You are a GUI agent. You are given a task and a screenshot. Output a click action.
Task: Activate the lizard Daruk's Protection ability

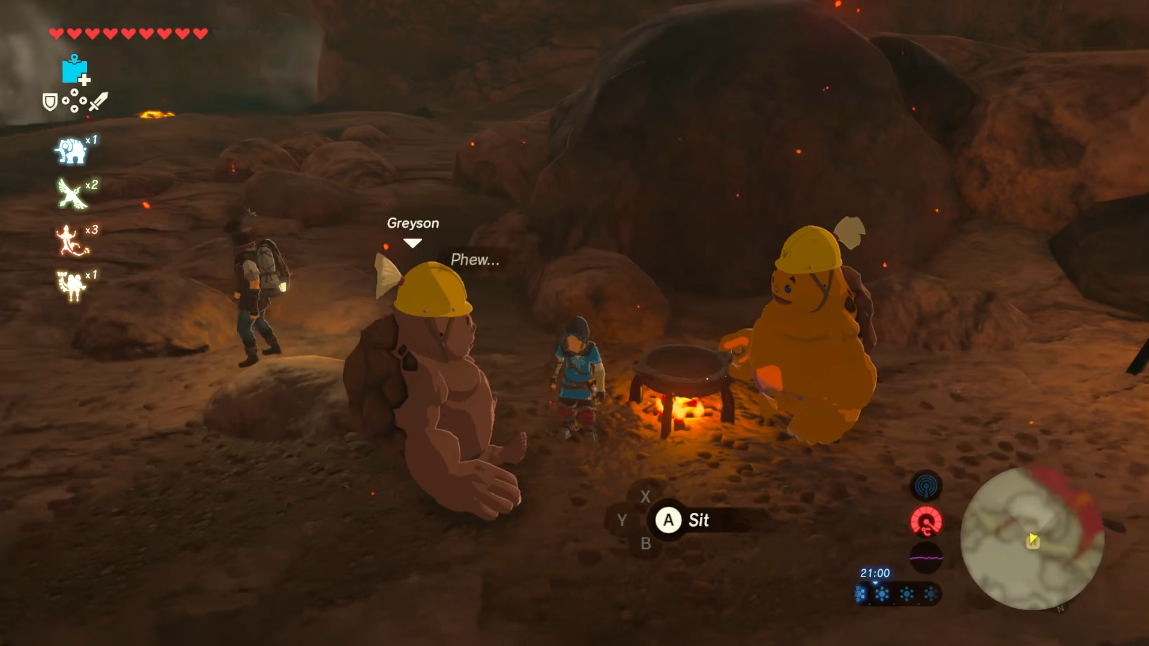(70, 239)
